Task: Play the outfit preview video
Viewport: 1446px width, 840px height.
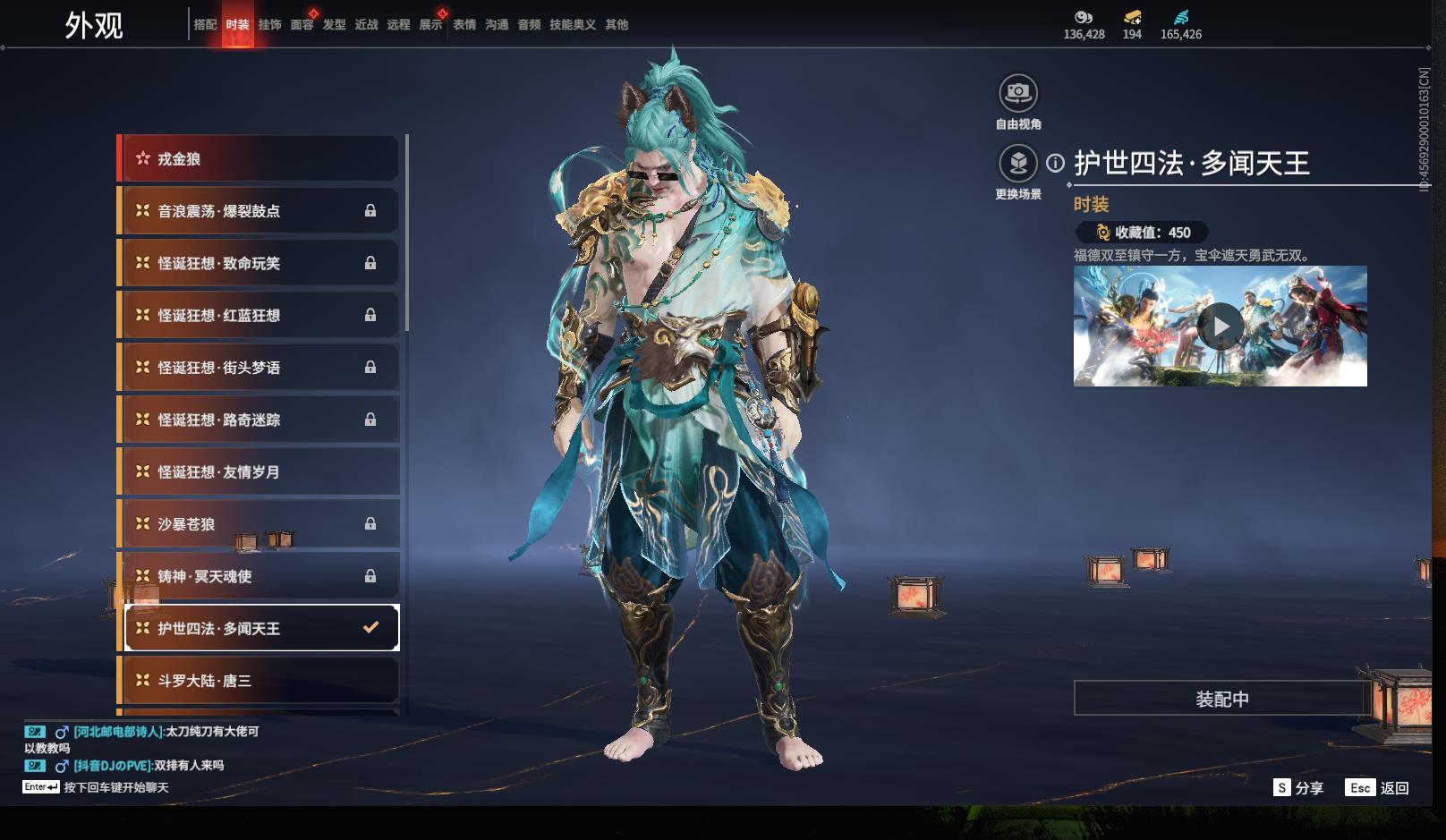Action: [x=1220, y=327]
